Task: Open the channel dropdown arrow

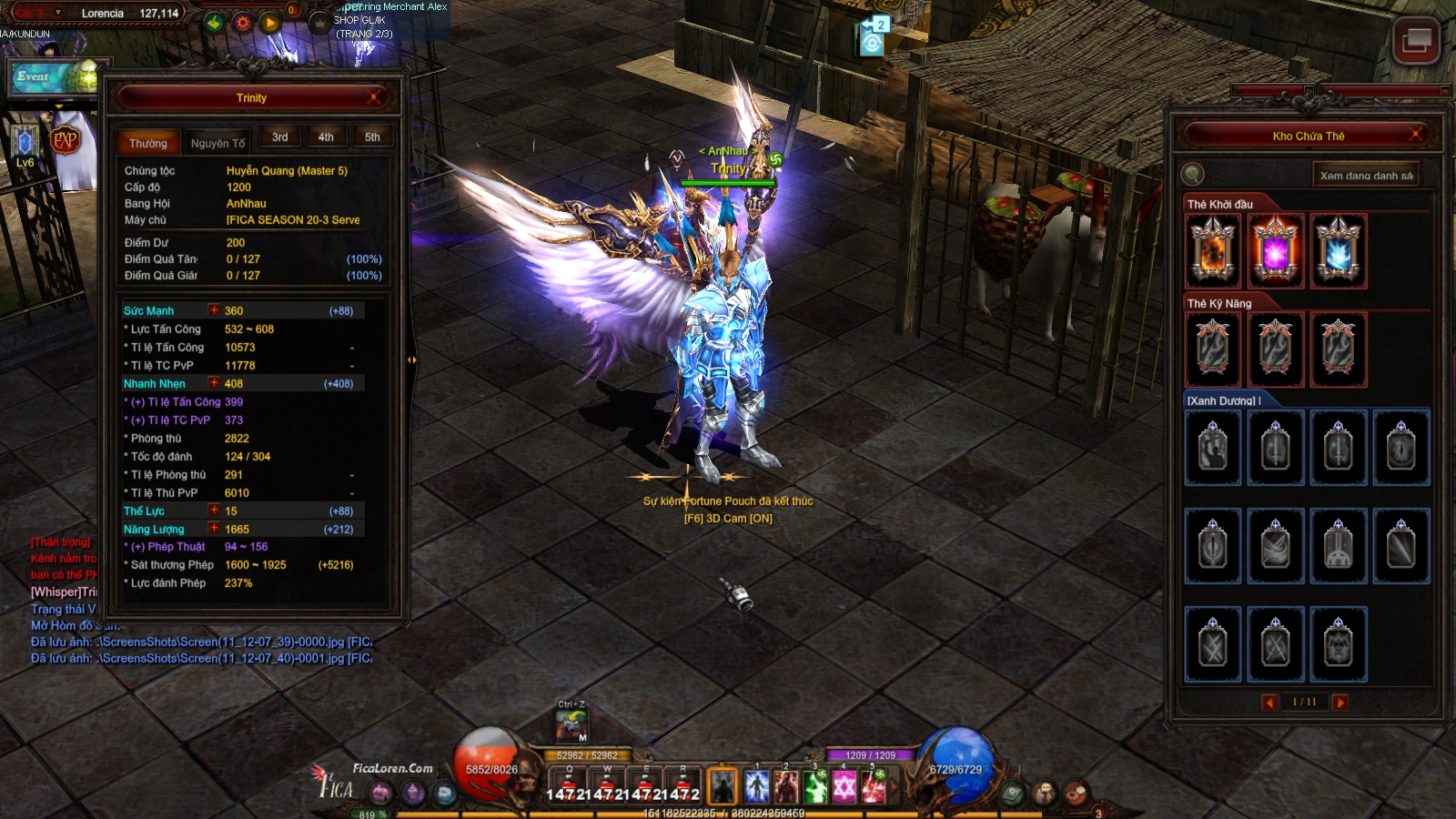Action: (x=59, y=13)
